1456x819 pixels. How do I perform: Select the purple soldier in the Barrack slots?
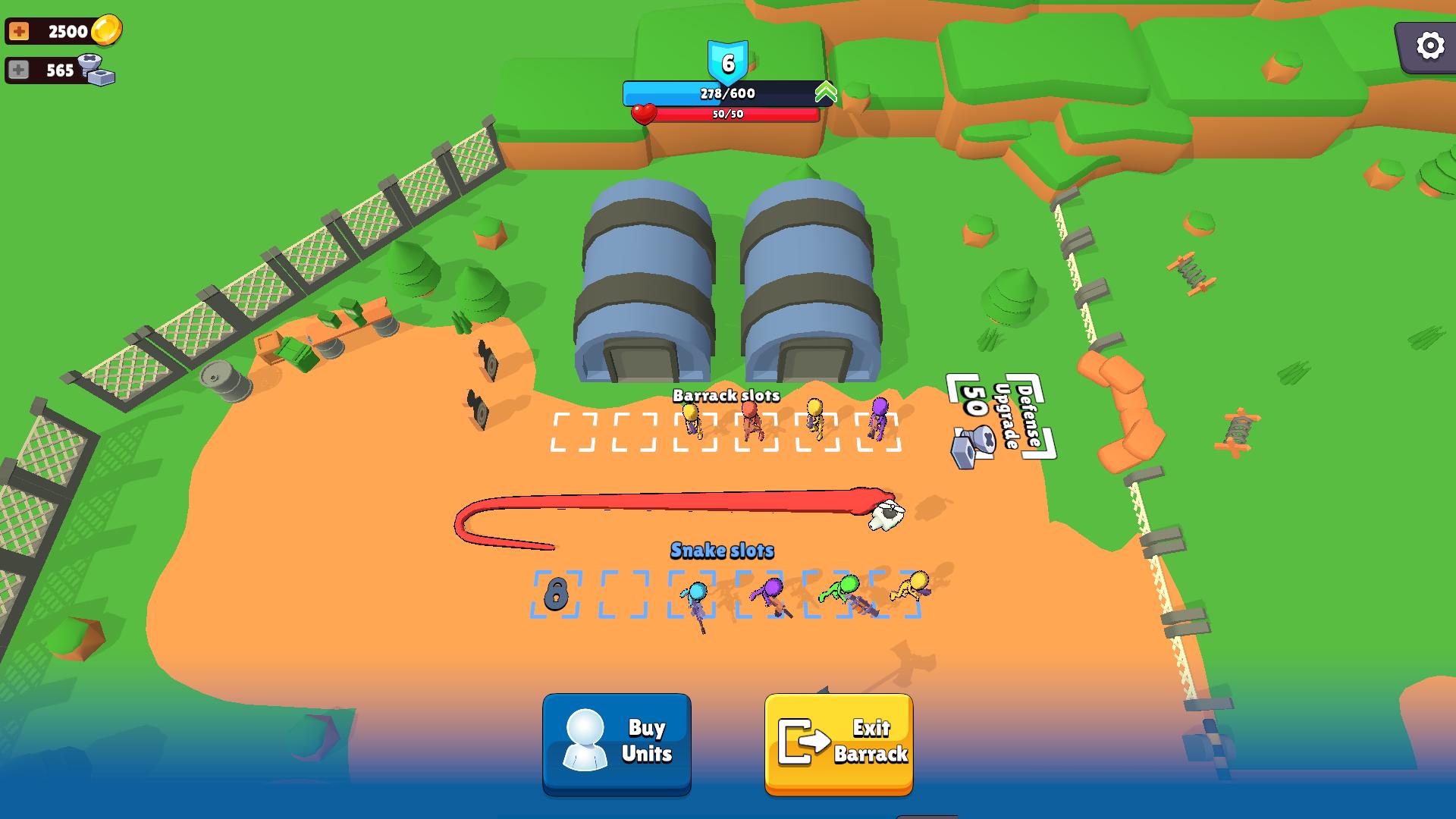click(x=877, y=419)
